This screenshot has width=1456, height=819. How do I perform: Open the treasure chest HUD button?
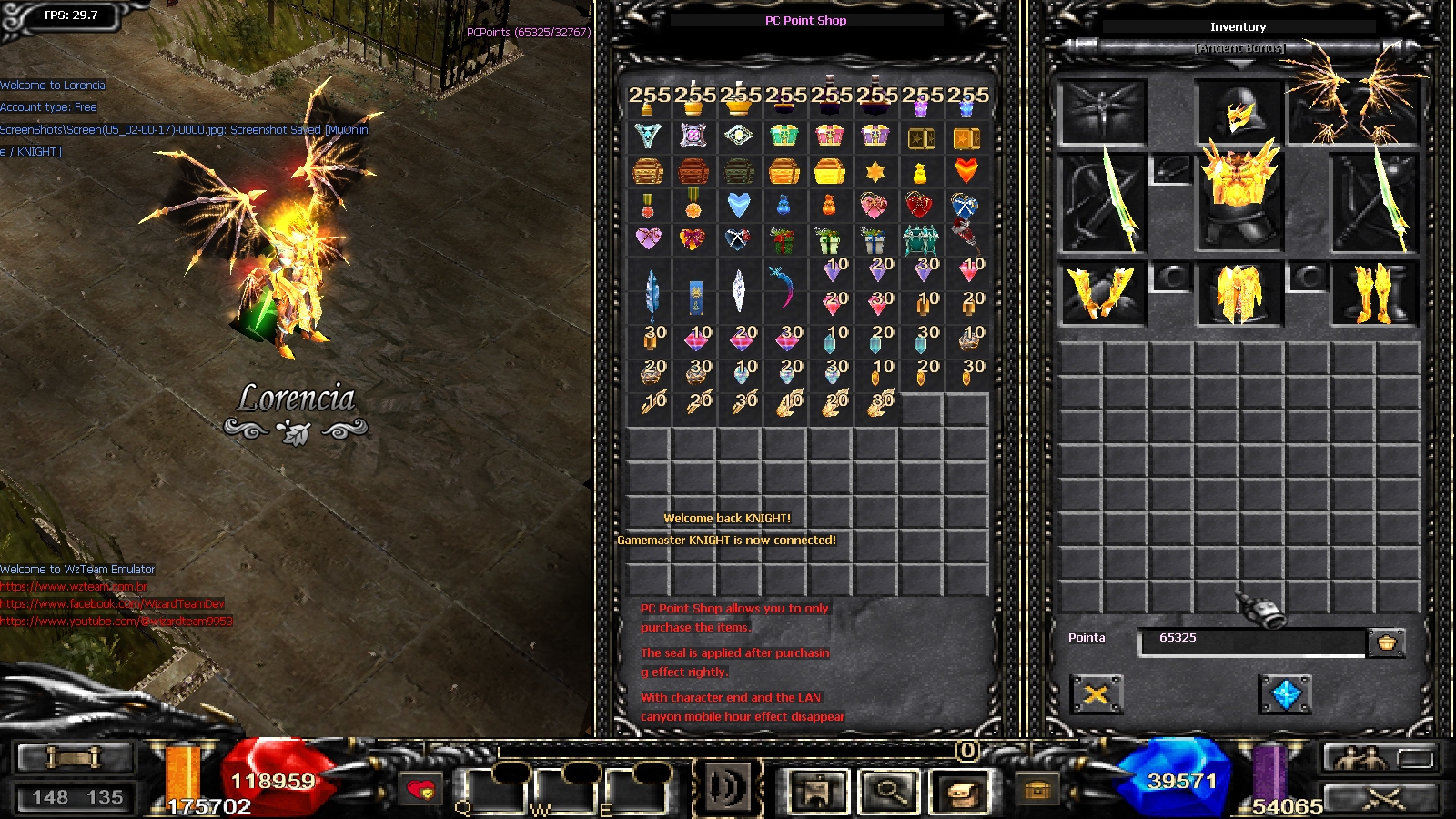(1036, 791)
